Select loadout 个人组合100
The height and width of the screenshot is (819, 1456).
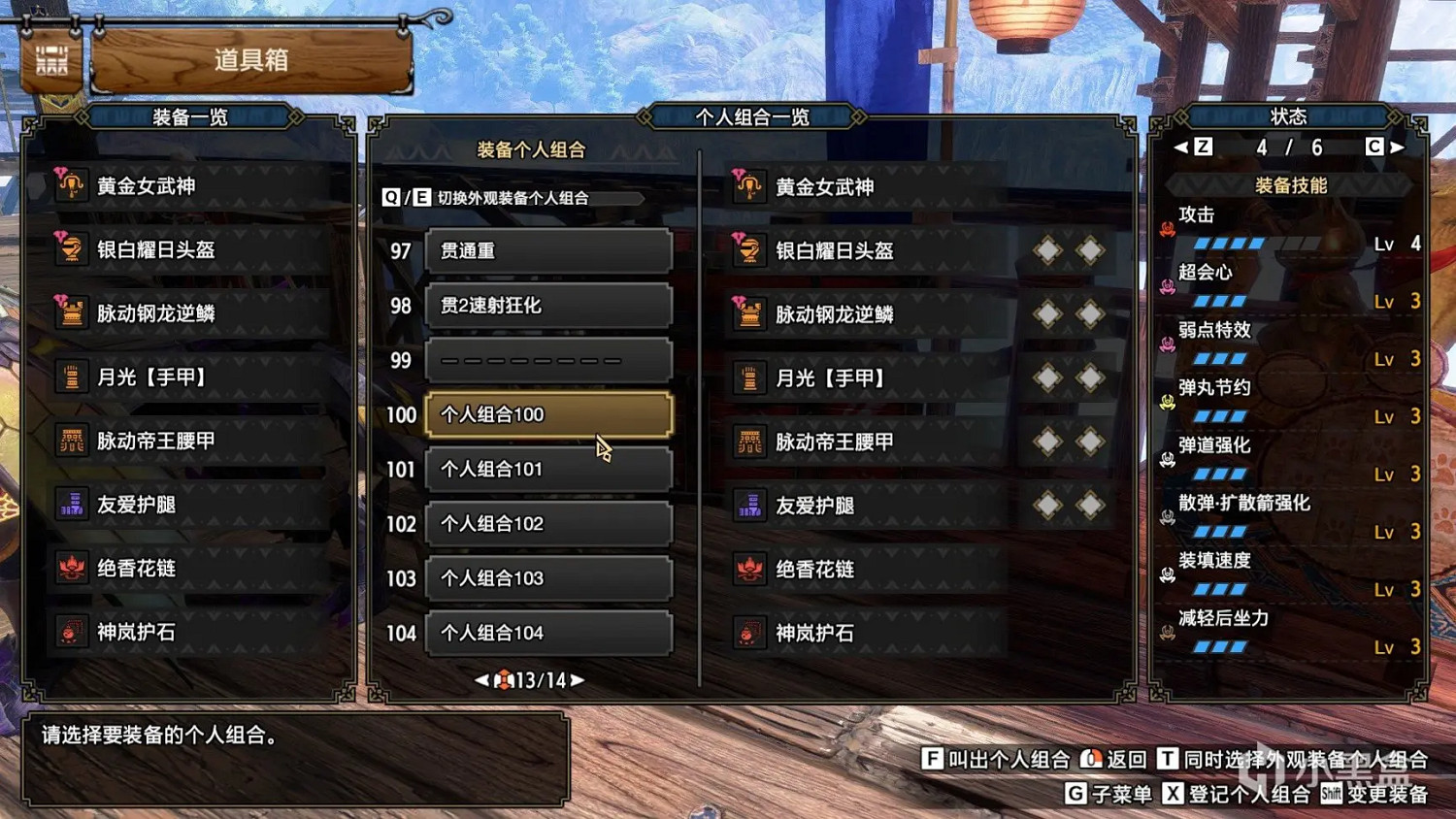pyautogui.click(x=546, y=414)
